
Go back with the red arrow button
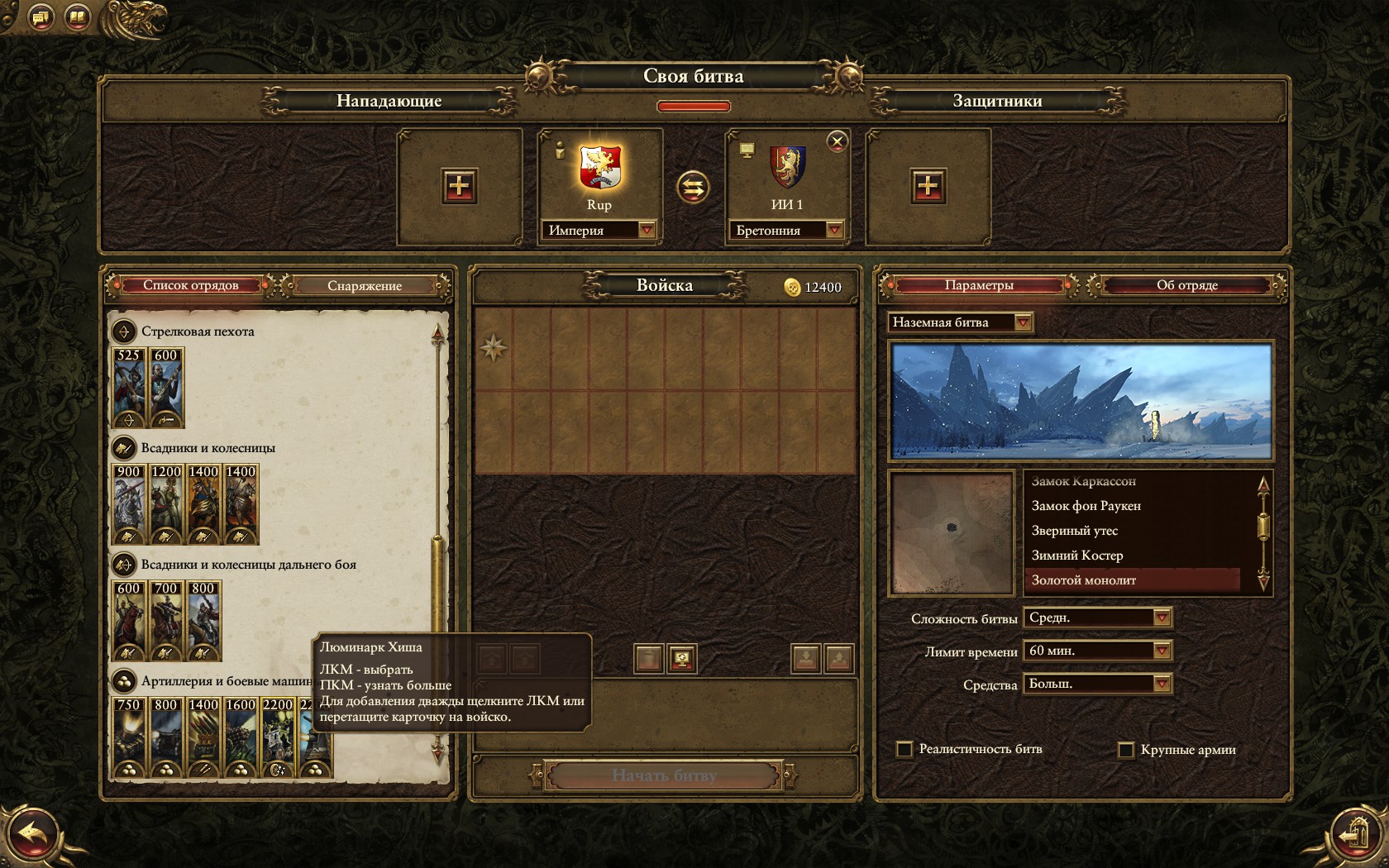(34, 835)
